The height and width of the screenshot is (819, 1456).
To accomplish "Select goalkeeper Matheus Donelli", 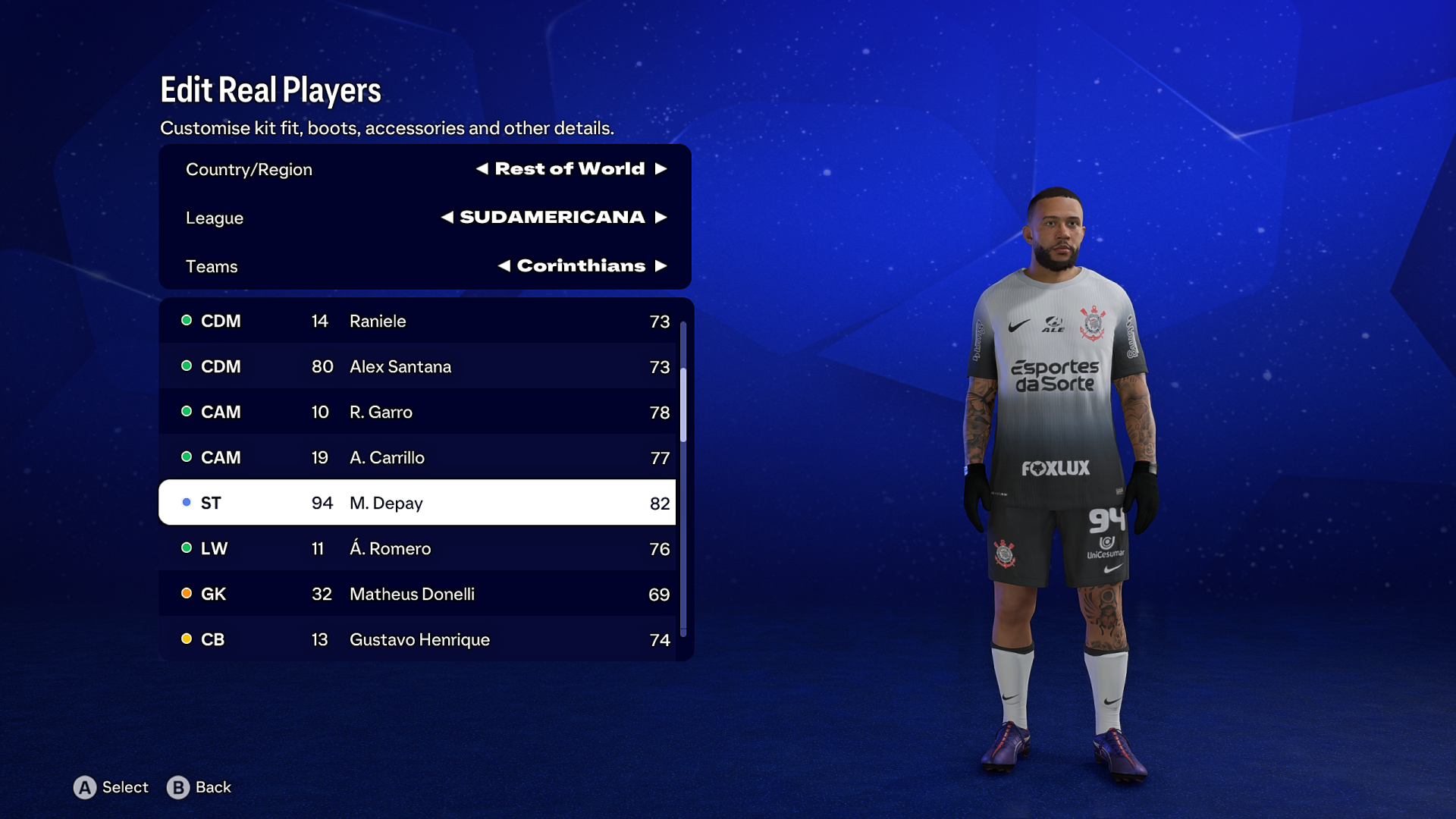I will coord(417,594).
